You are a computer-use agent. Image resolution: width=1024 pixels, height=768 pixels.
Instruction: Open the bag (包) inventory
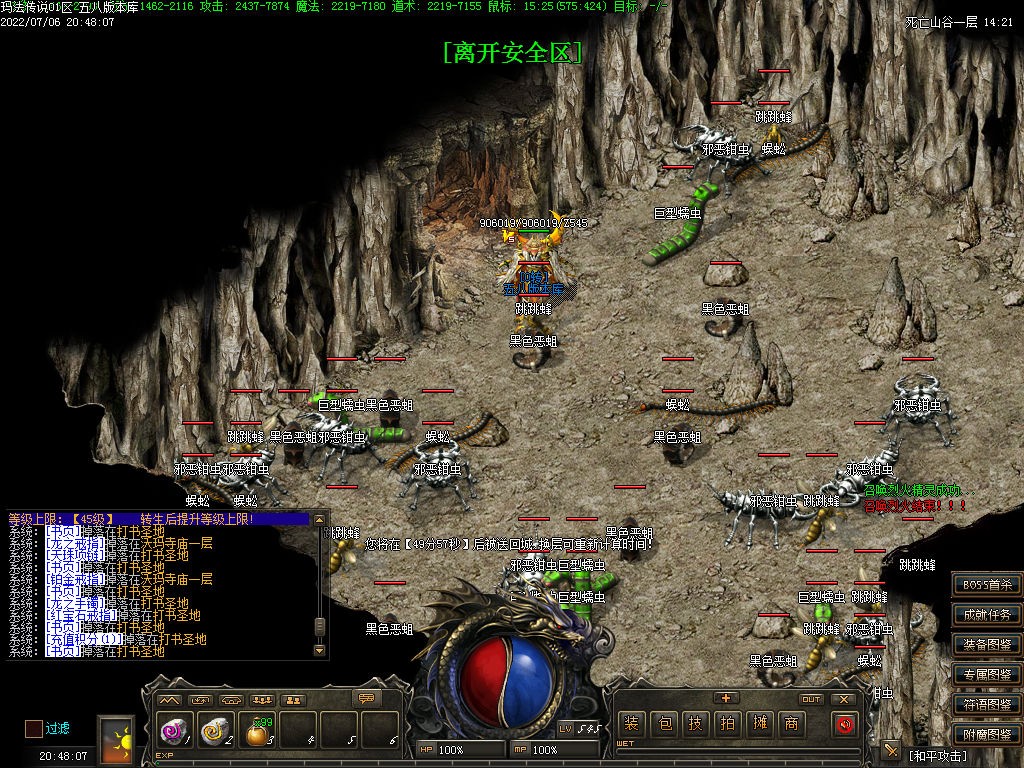tap(663, 724)
